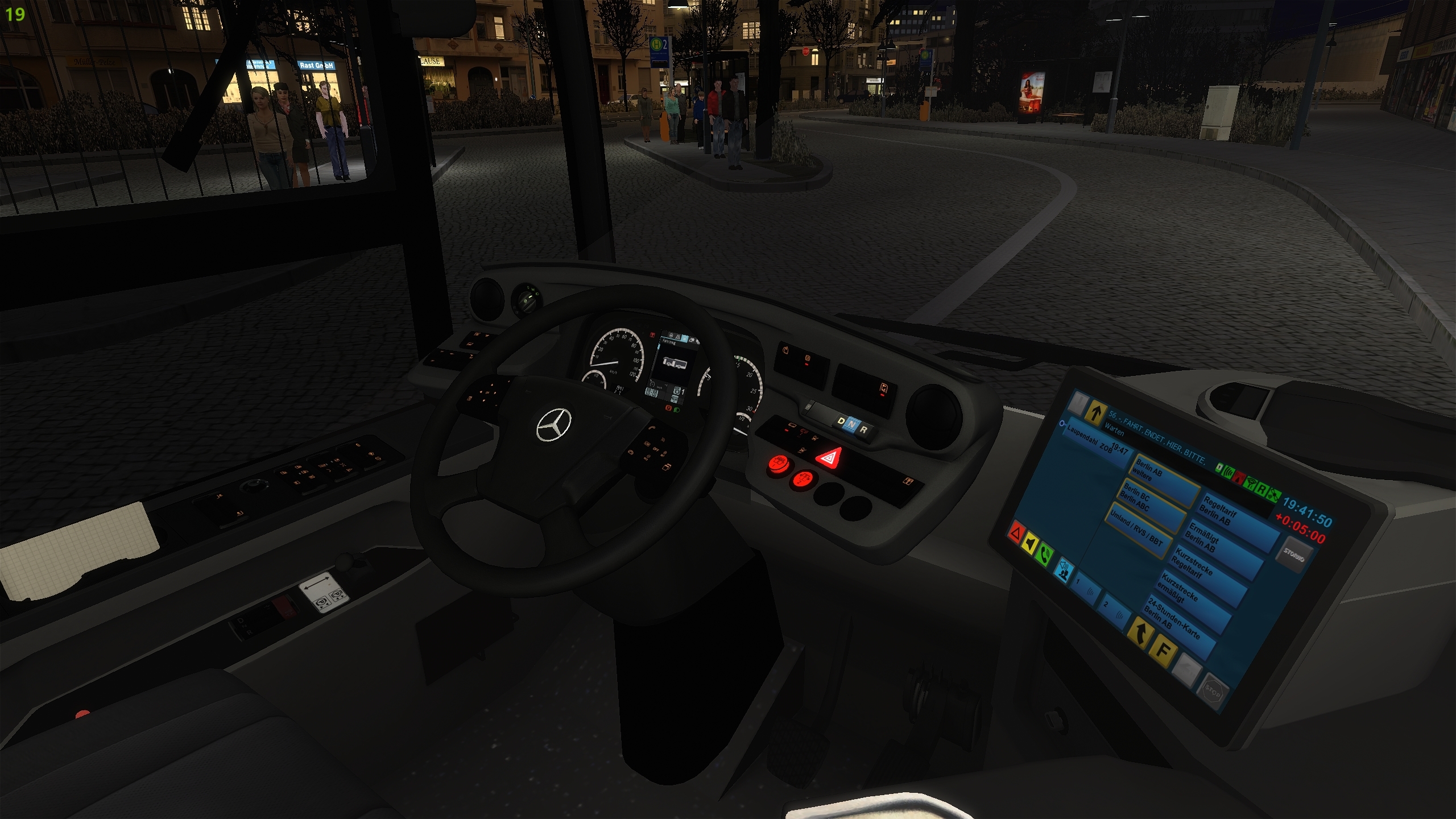Tap the grey STOP sign button

click(x=1213, y=692)
